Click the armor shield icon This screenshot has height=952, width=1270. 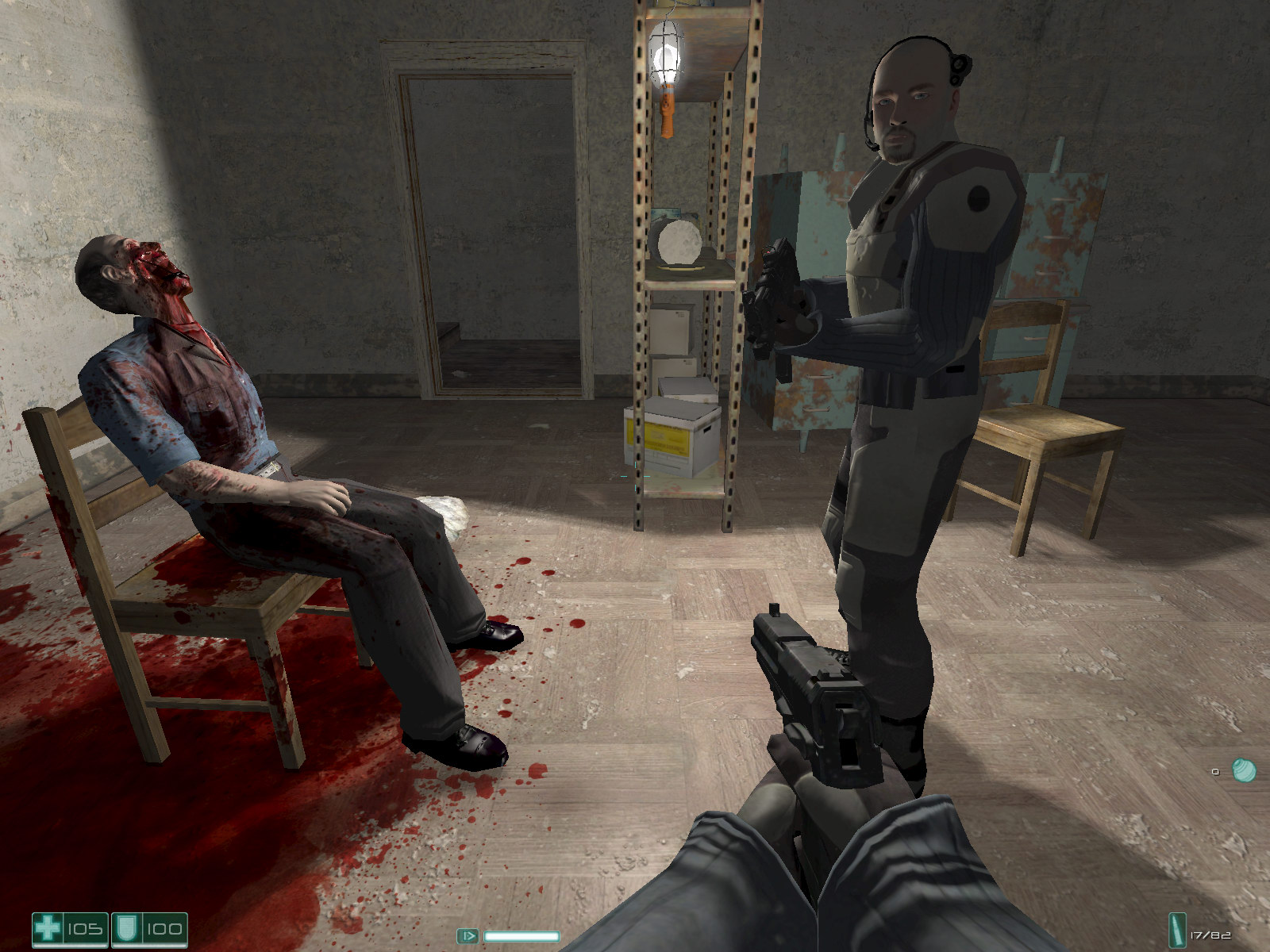point(124,928)
